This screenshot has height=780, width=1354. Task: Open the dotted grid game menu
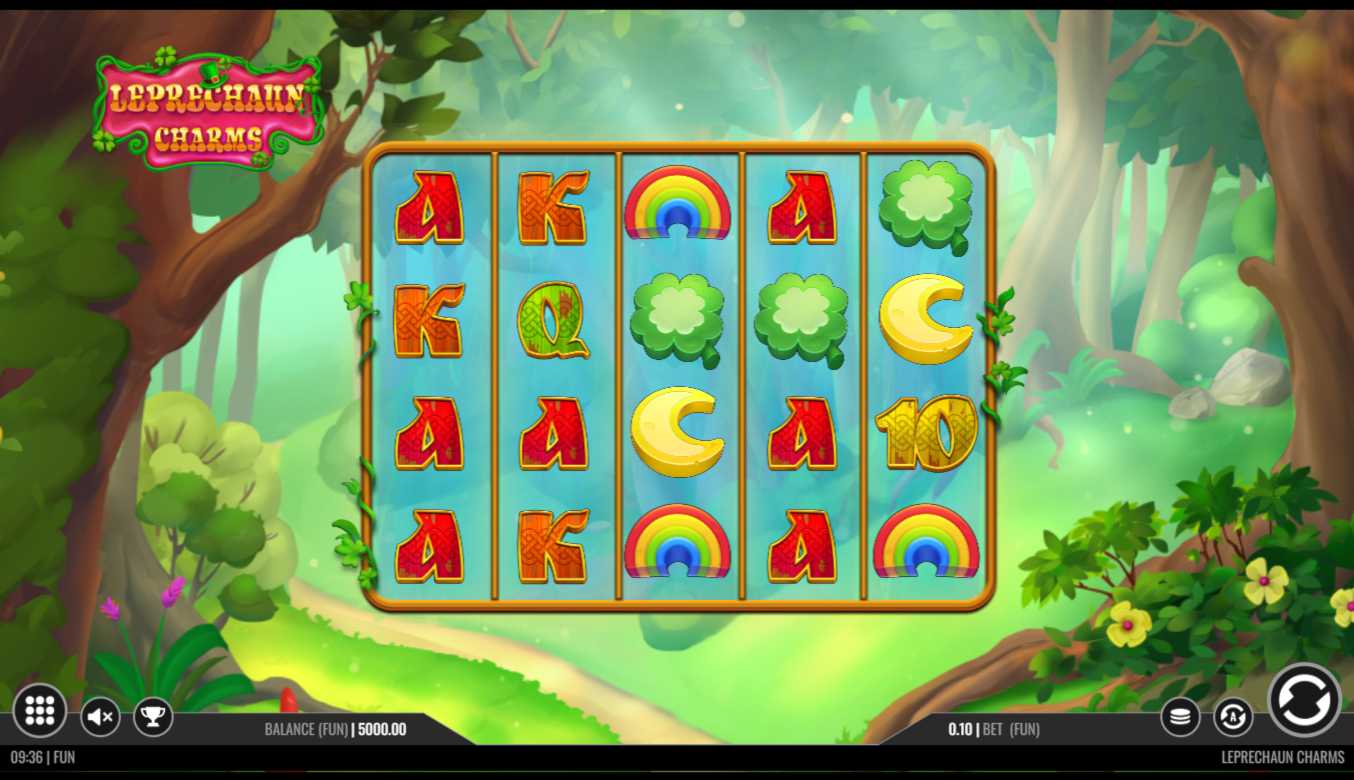pyautogui.click(x=40, y=710)
